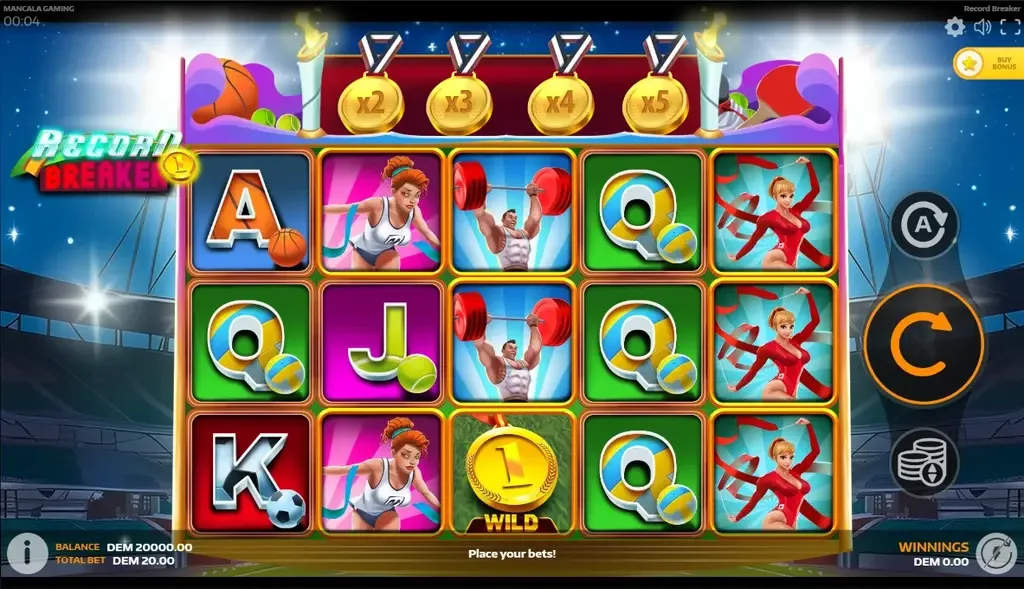The image size is (1024, 589).
Task: Spin the reels with the orange arrow button
Action: click(x=923, y=345)
